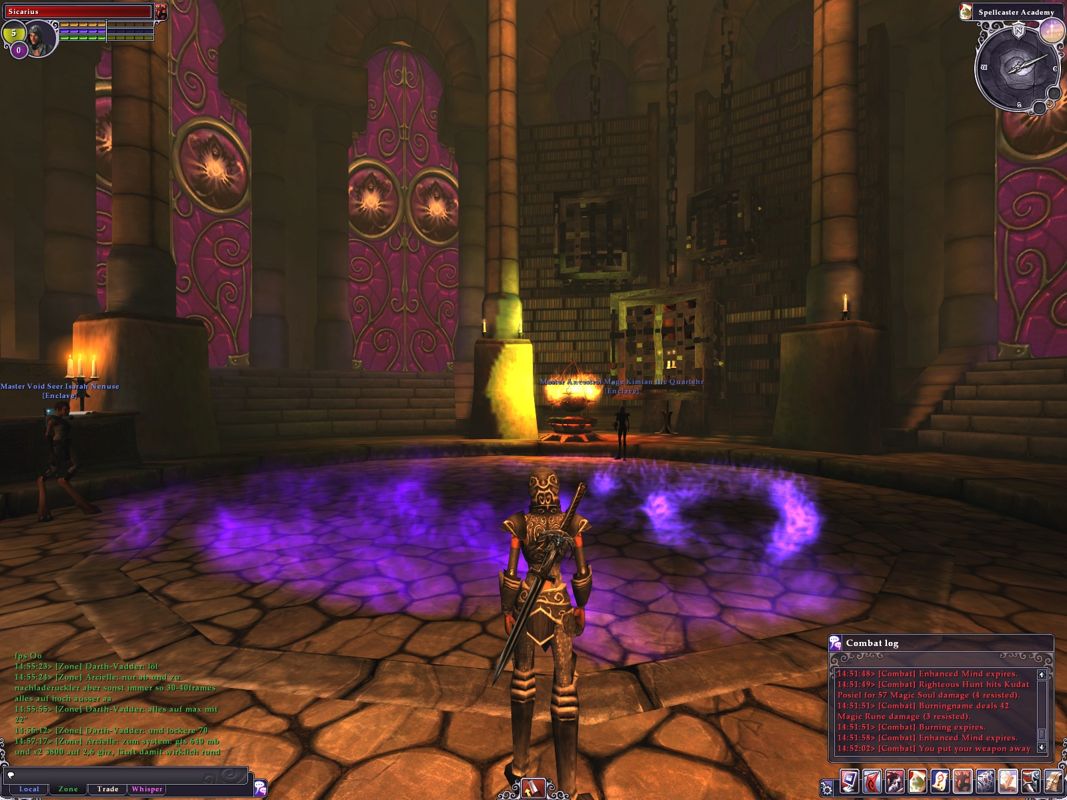Click the red spiral banner toolbar icon

(874, 781)
